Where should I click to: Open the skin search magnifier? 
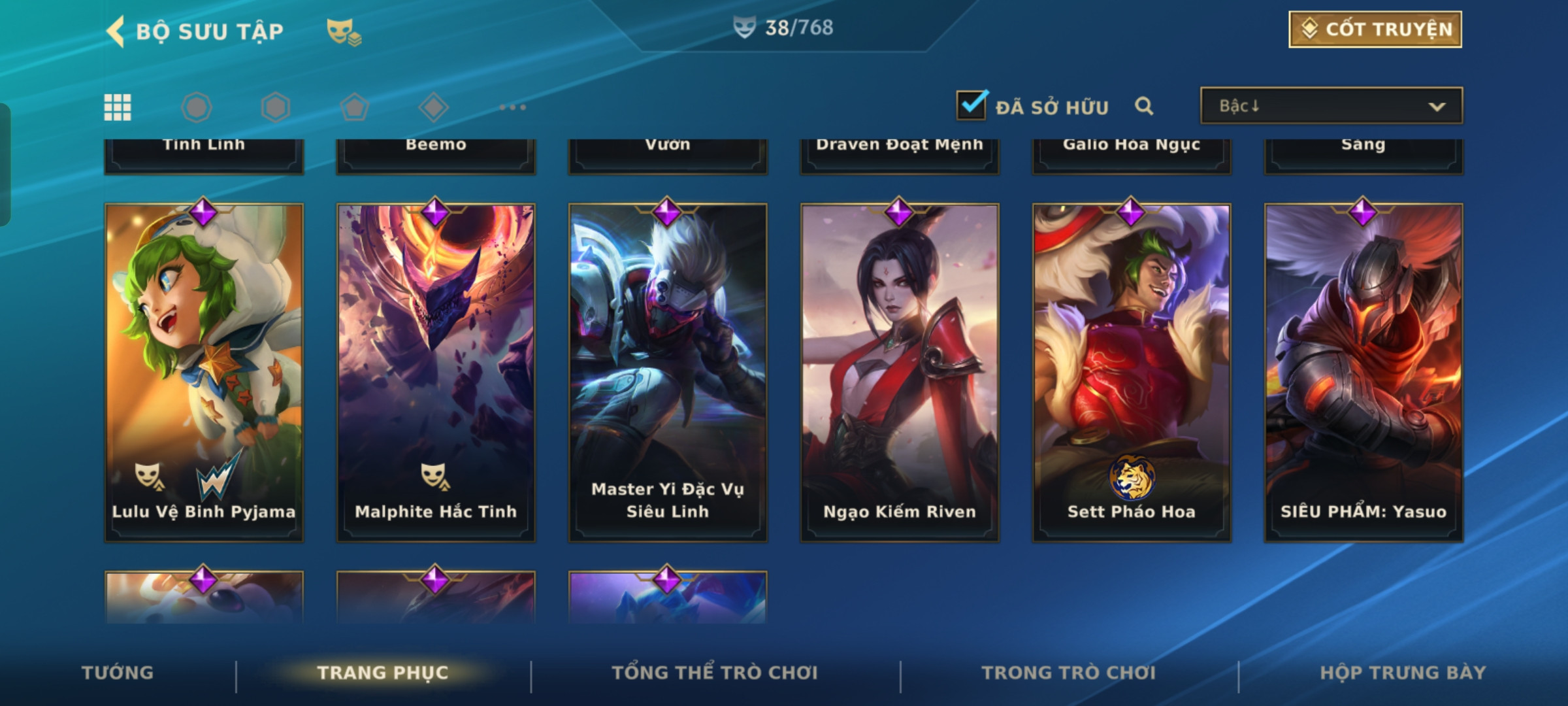(1143, 106)
